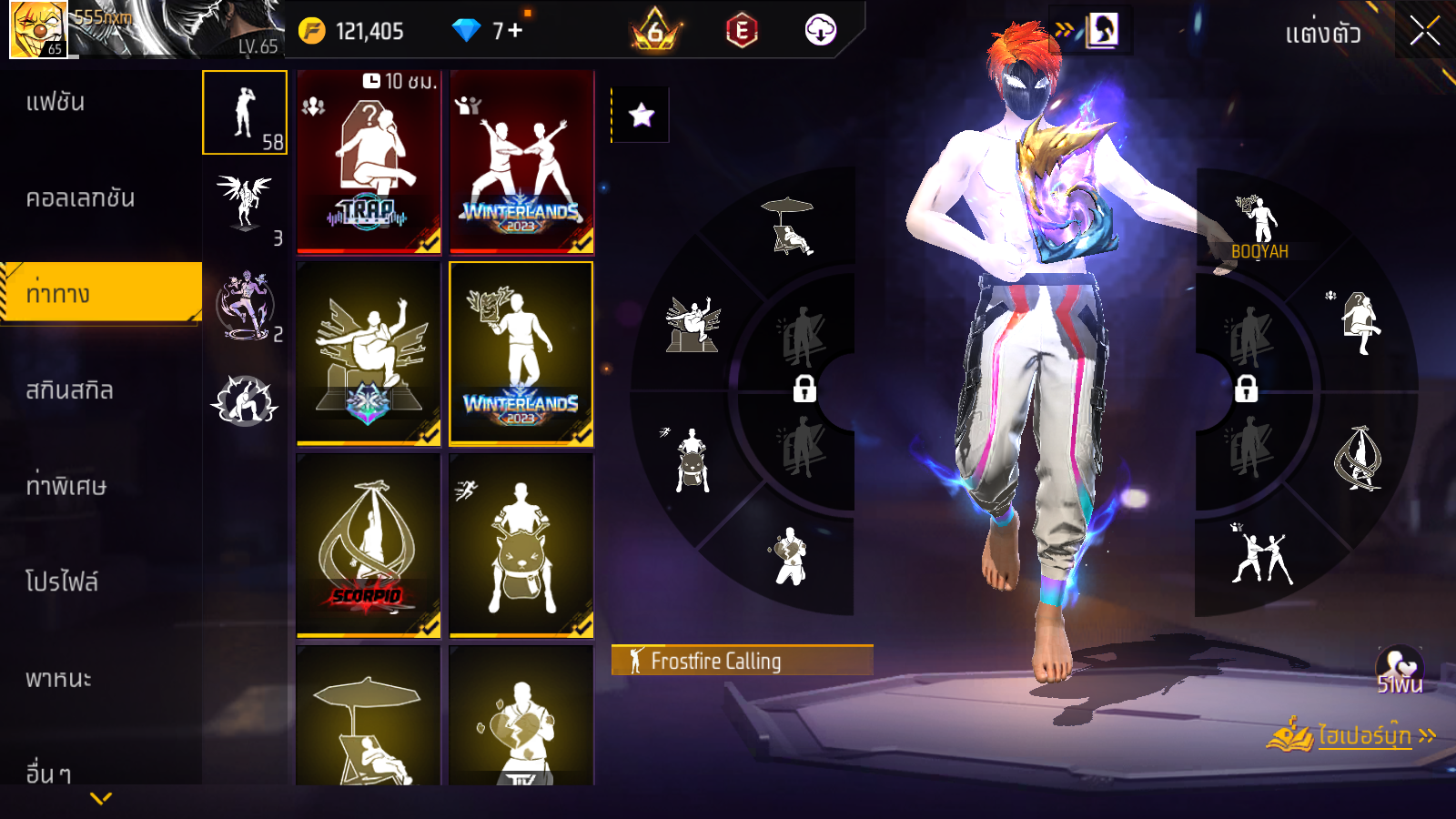
Task: Open the ท่าพิเศษ section
Action: coord(66,486)
